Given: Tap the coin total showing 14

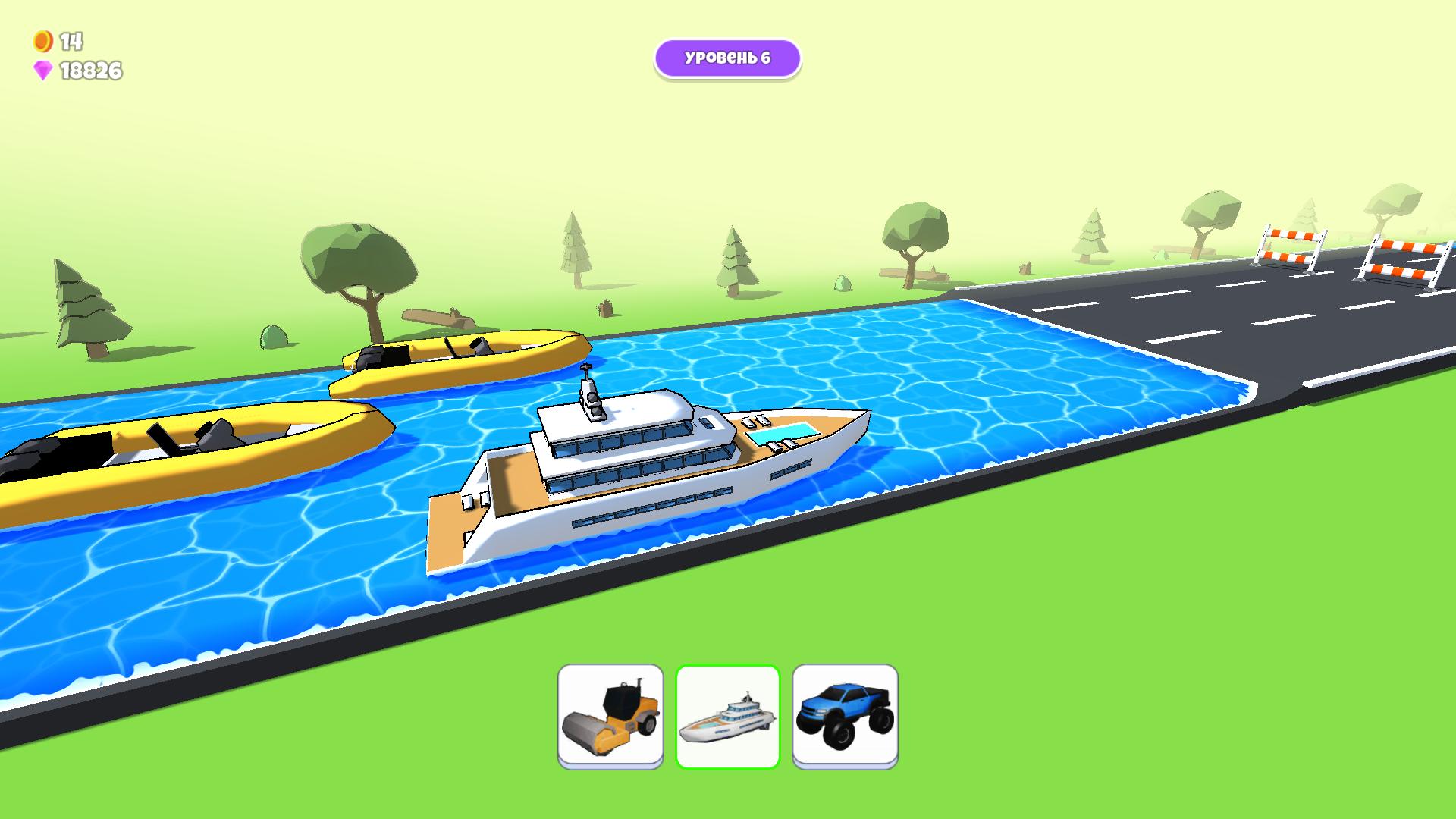Looking at the screenshot, I should click(x=71, y=41).
